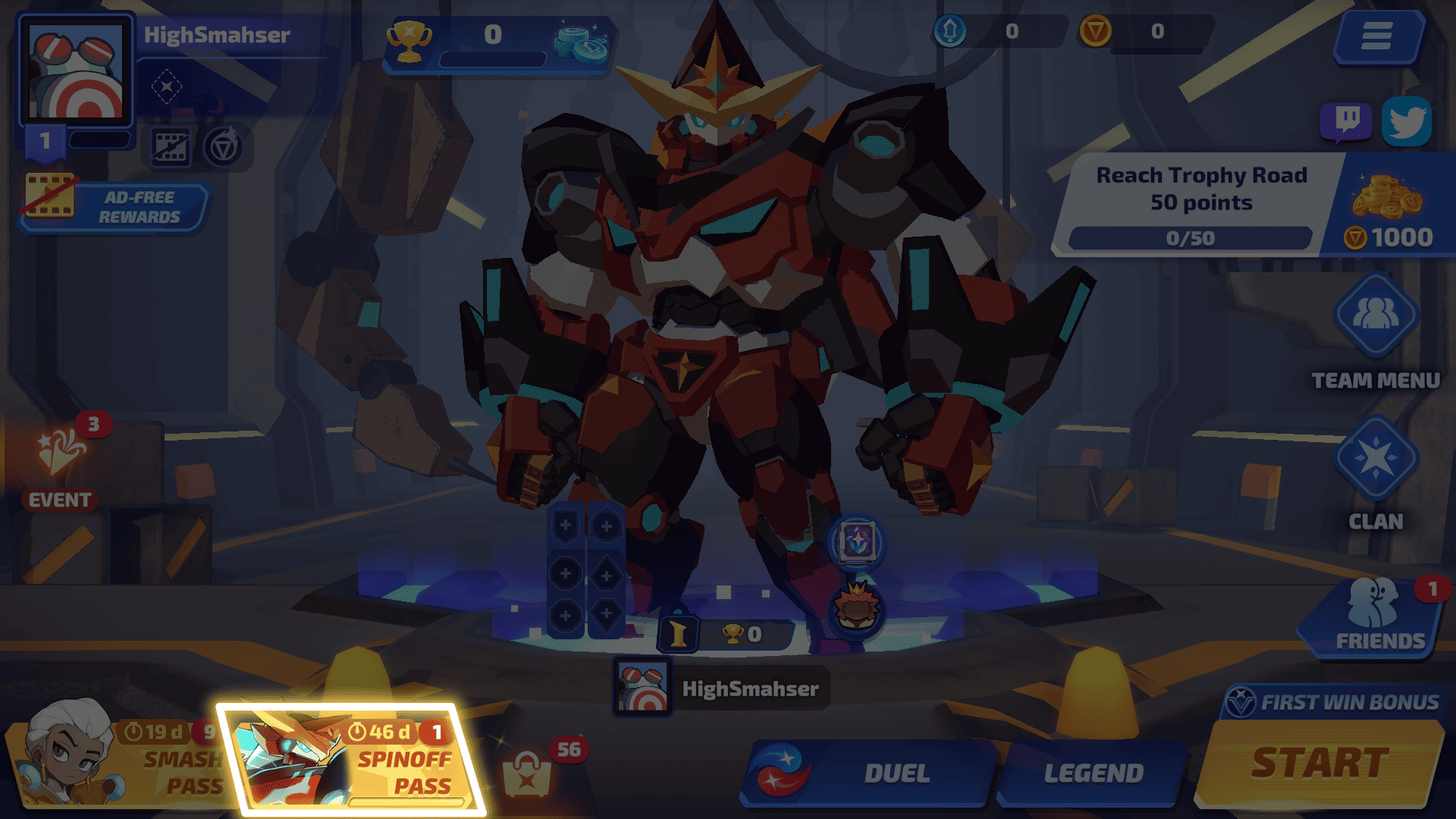1456x819 pixels.
Task: Select the Legend mode button
Action: [x=1092, y=773]
